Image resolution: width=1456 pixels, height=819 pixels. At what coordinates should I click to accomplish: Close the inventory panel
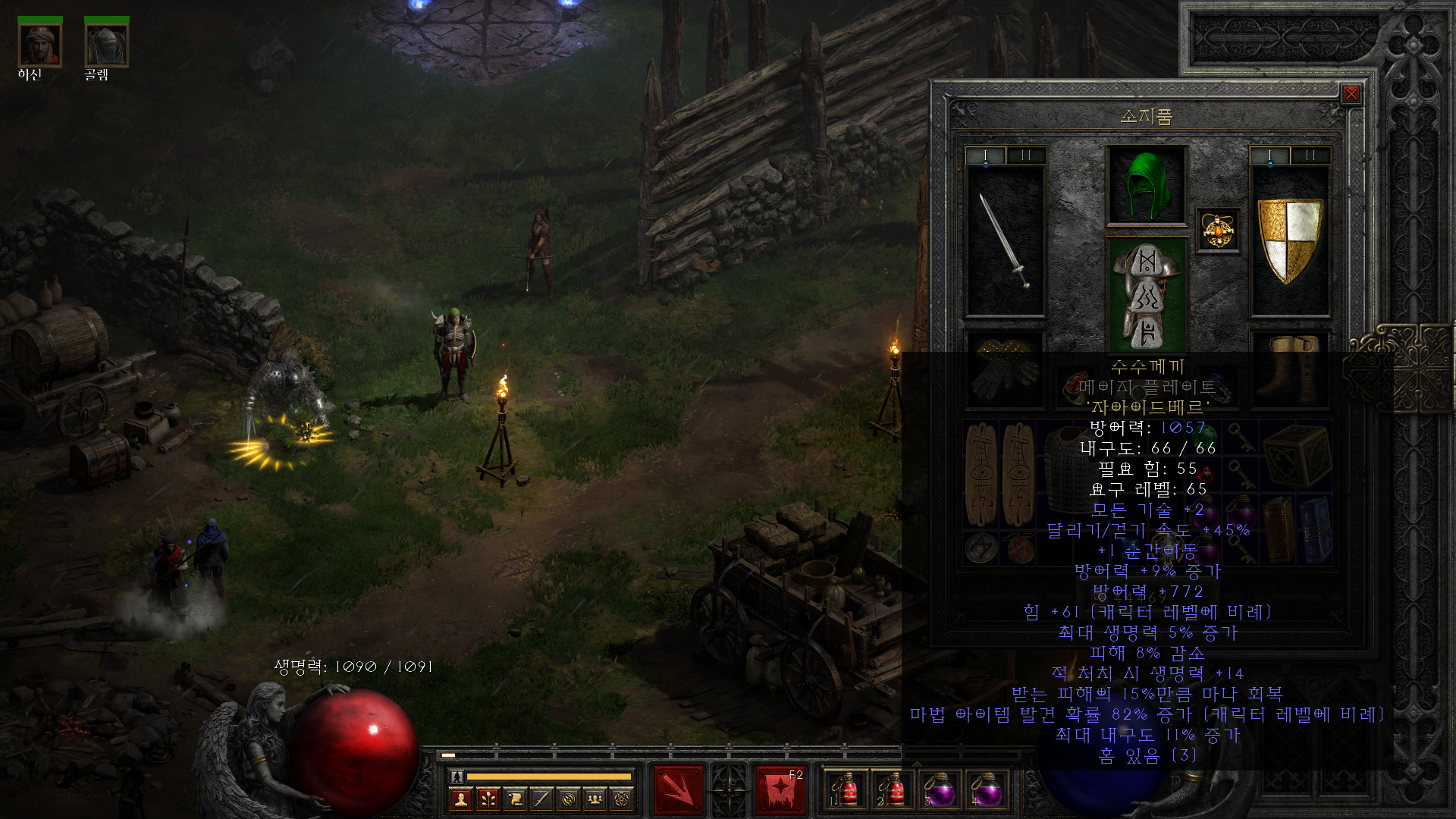point(1351,94)
